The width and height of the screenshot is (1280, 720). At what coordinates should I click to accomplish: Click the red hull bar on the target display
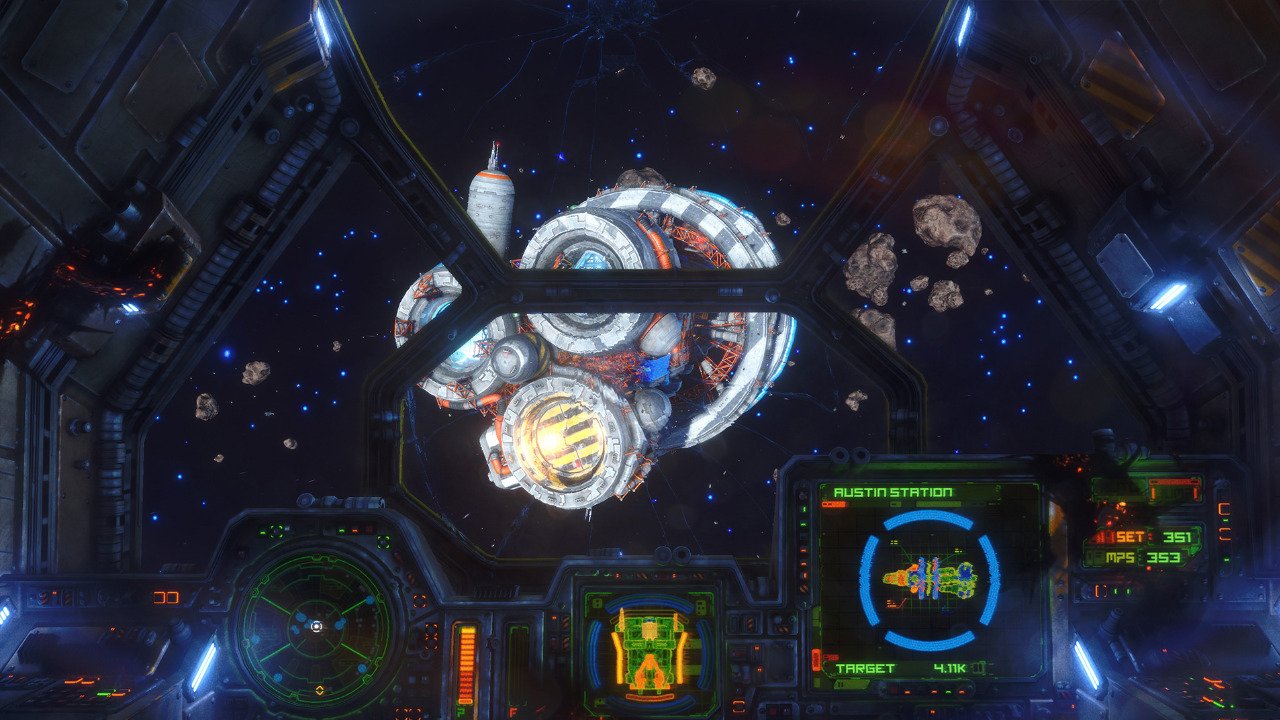click(x=832, y=505)
